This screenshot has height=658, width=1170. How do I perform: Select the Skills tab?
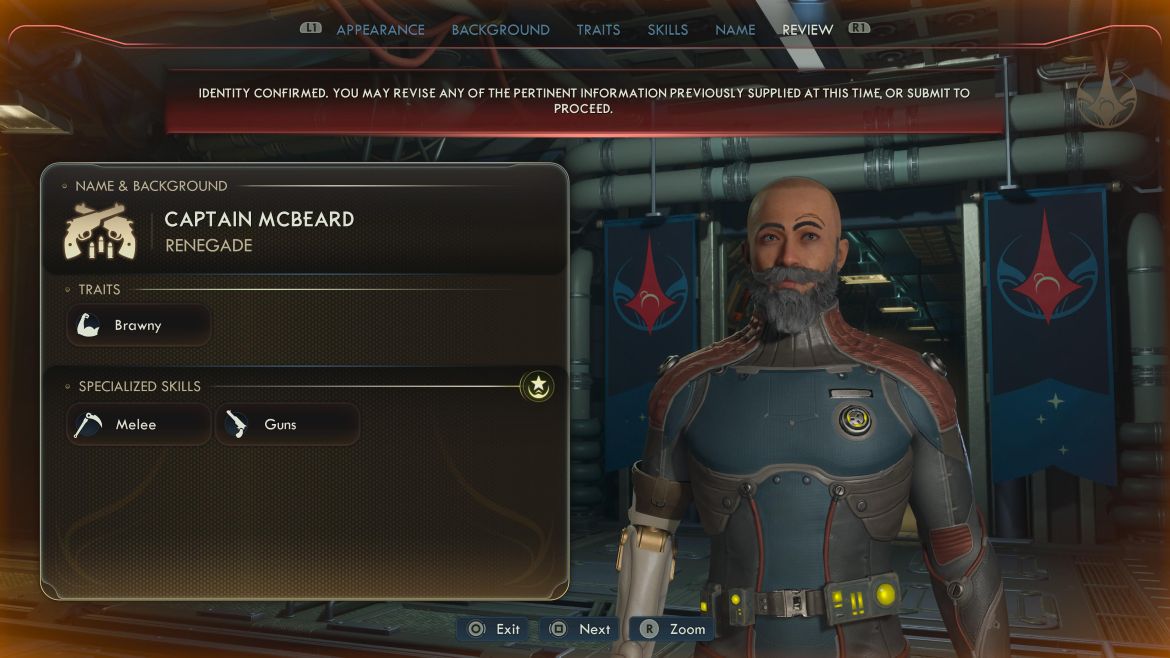[667, 30]
